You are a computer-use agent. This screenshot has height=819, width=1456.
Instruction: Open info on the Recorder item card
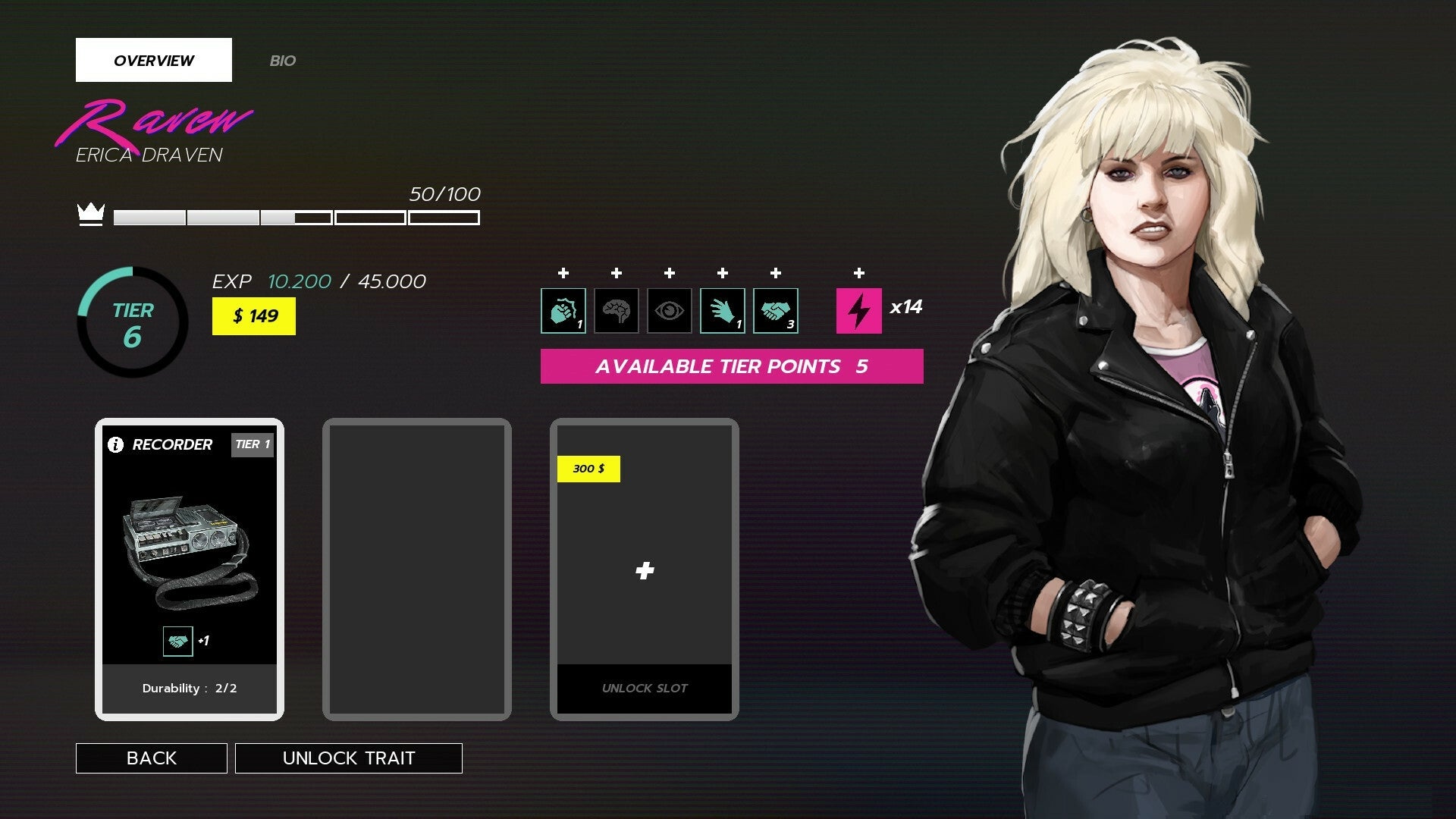pyautogui.click(x=115, y=444)
